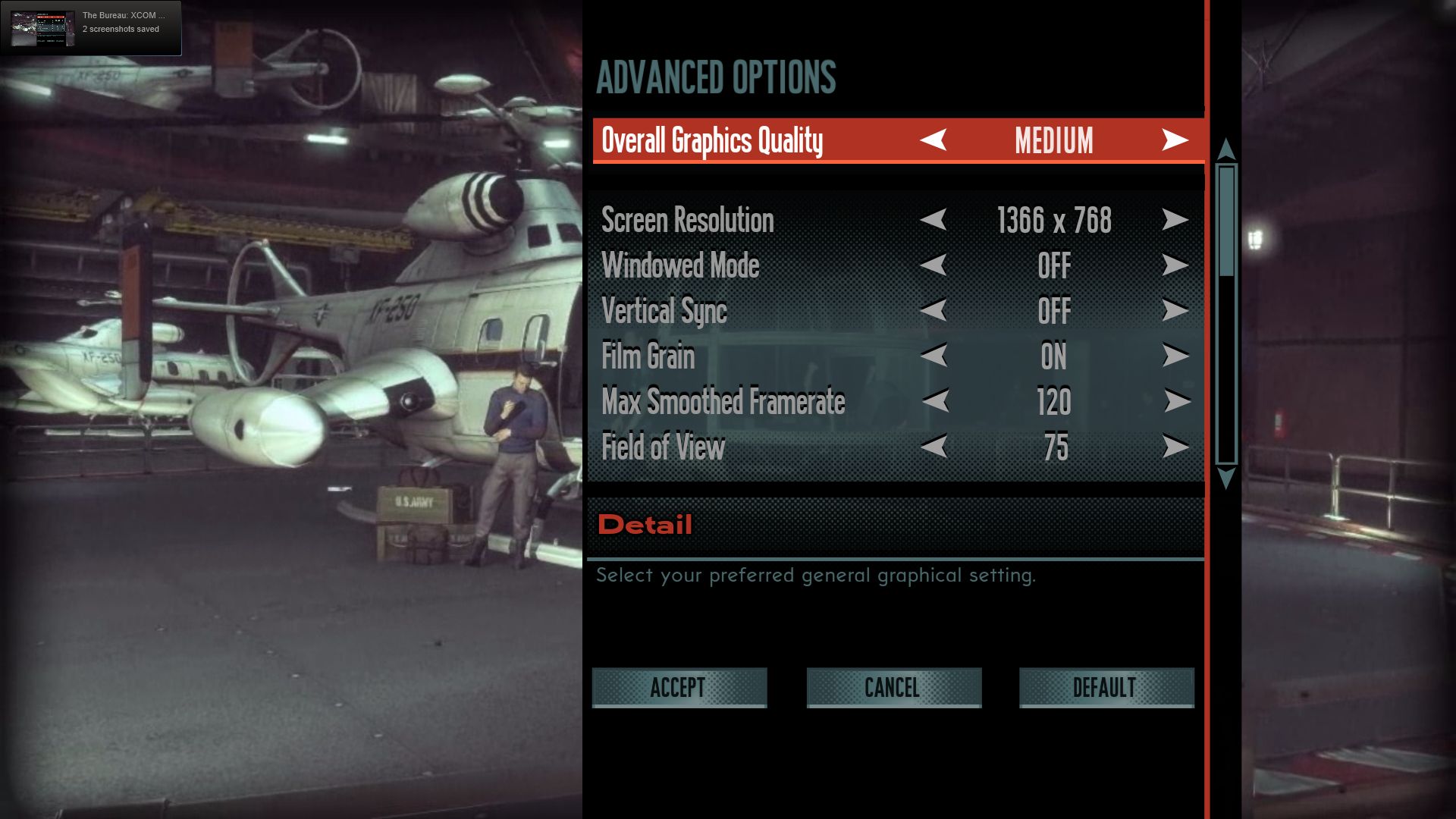Reset settings with the Default button

tap(1106, 688)
